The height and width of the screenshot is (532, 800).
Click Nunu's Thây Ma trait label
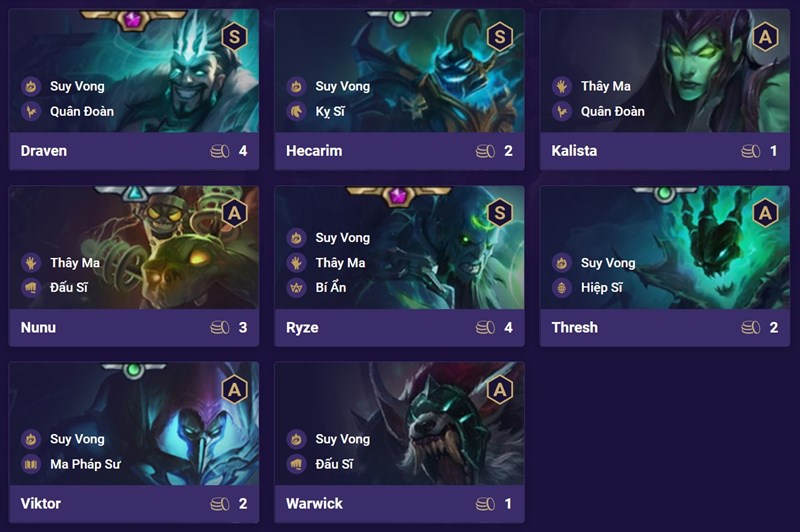75,262
